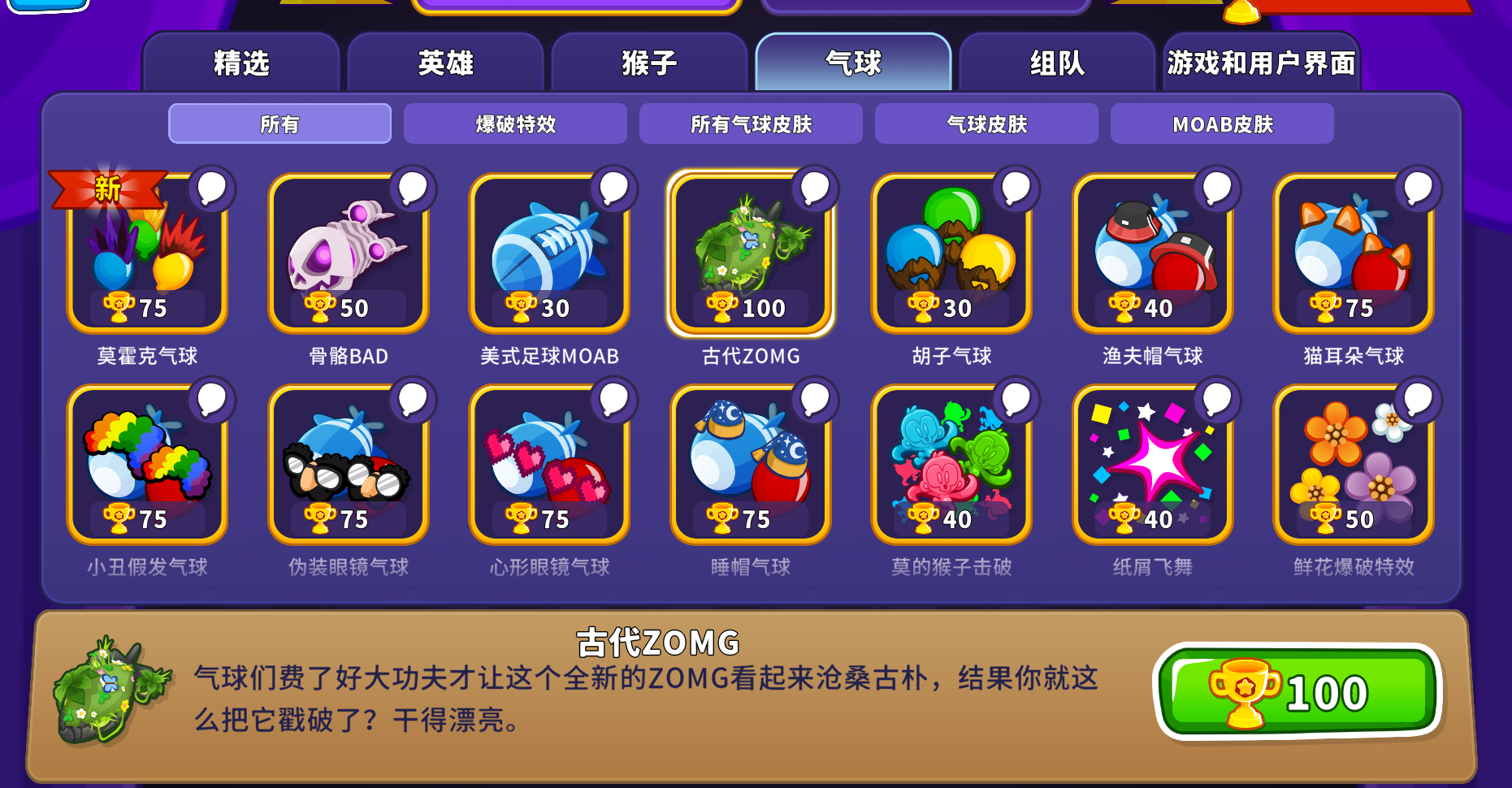1512x788 pixels.
Task: Open the 游戏和用户界面 tab
Action: pyautogui.click(x=1260, y=63)
